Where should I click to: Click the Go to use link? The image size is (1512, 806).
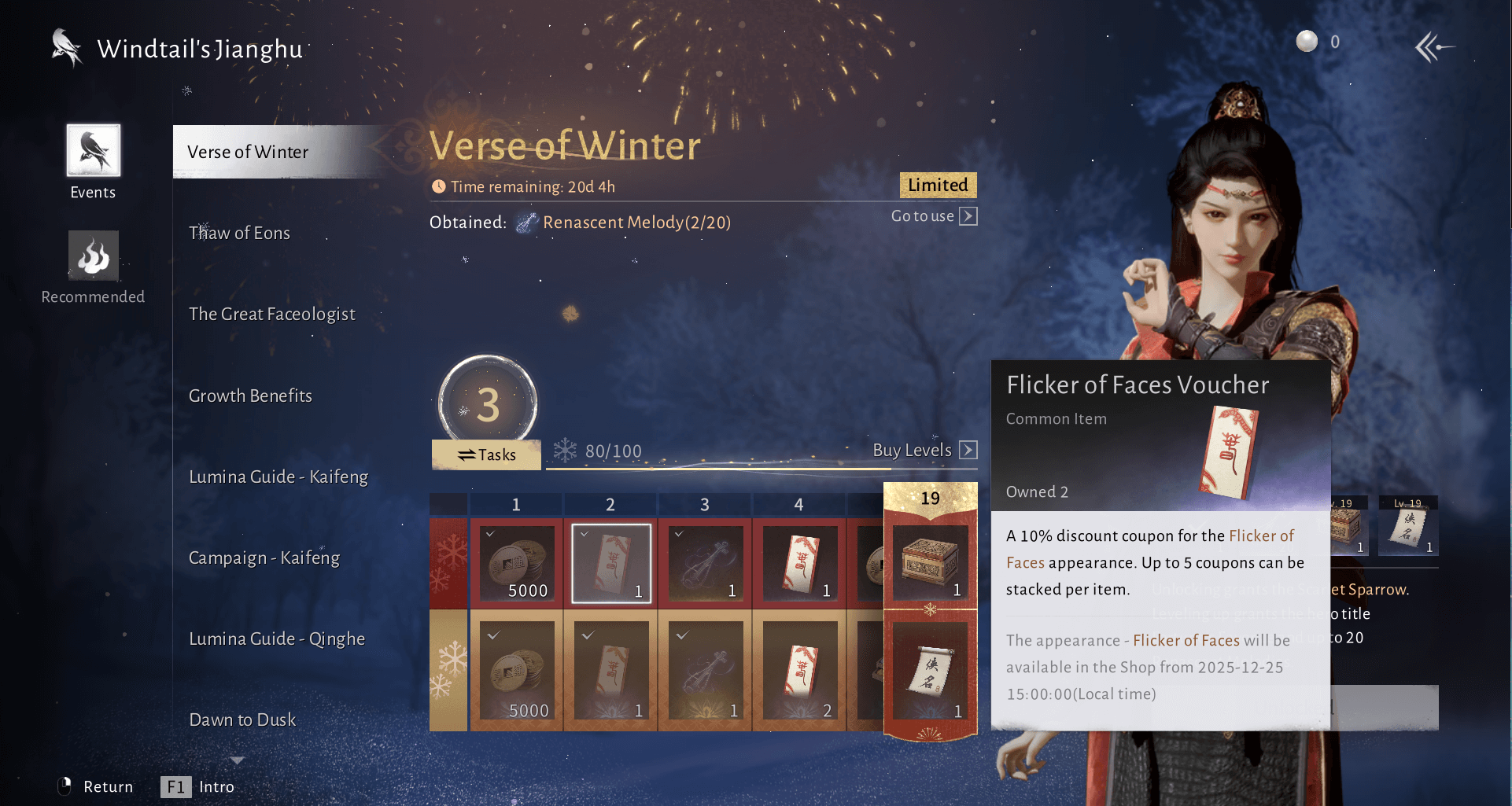pyautogui.click(x=934, y=216)
